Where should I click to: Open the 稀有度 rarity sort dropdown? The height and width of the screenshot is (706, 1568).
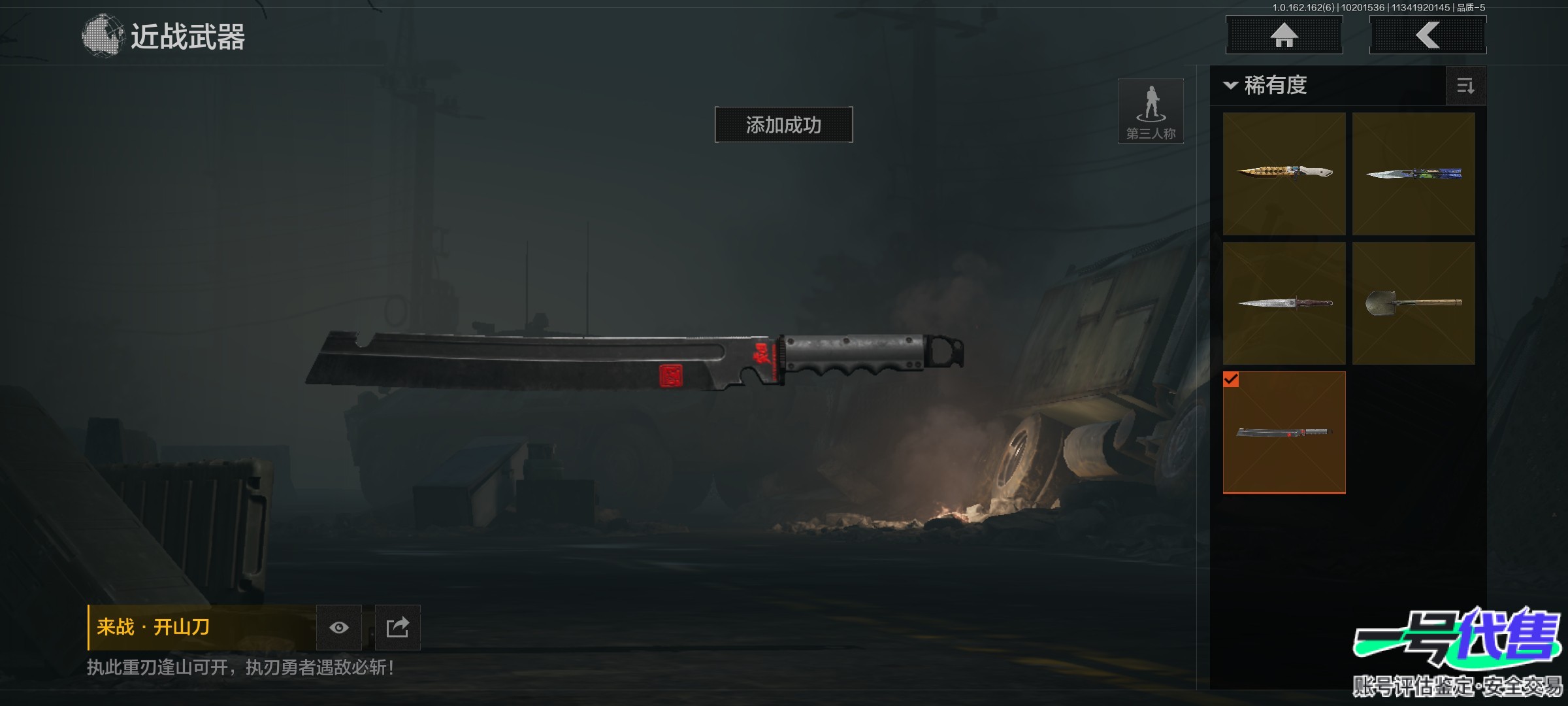[1267, 86]
